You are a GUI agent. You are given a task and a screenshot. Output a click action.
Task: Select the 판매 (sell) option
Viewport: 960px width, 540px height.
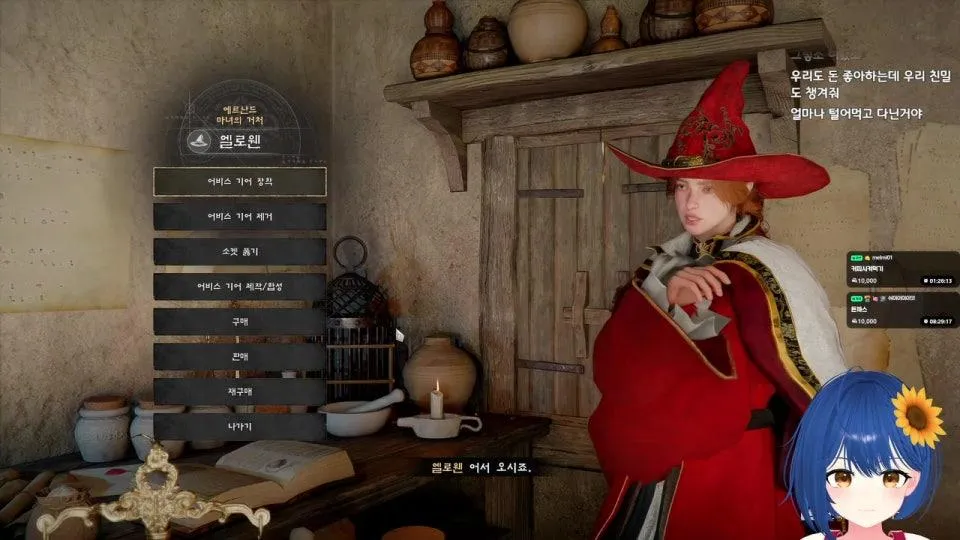coord(240,357)
